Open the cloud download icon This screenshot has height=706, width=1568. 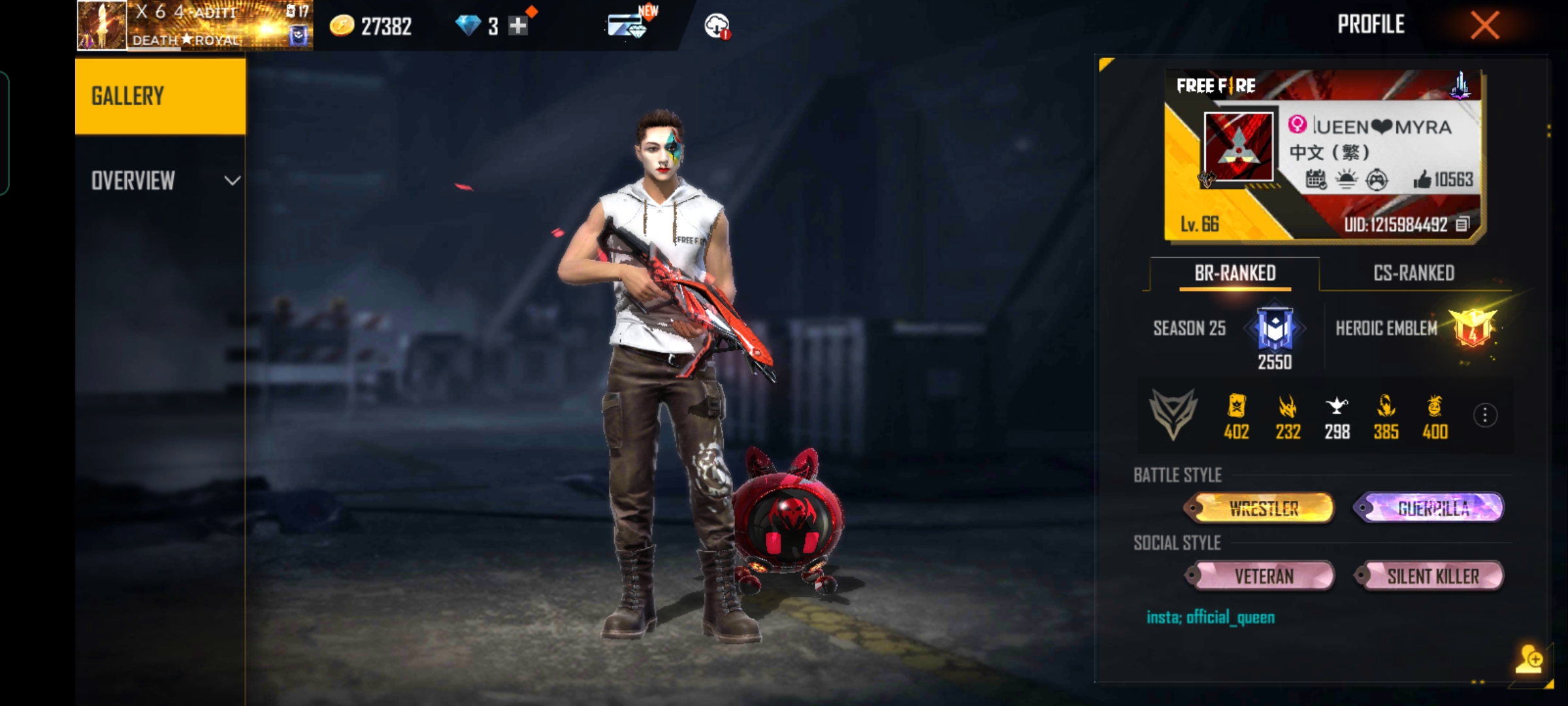click(717, 26)
